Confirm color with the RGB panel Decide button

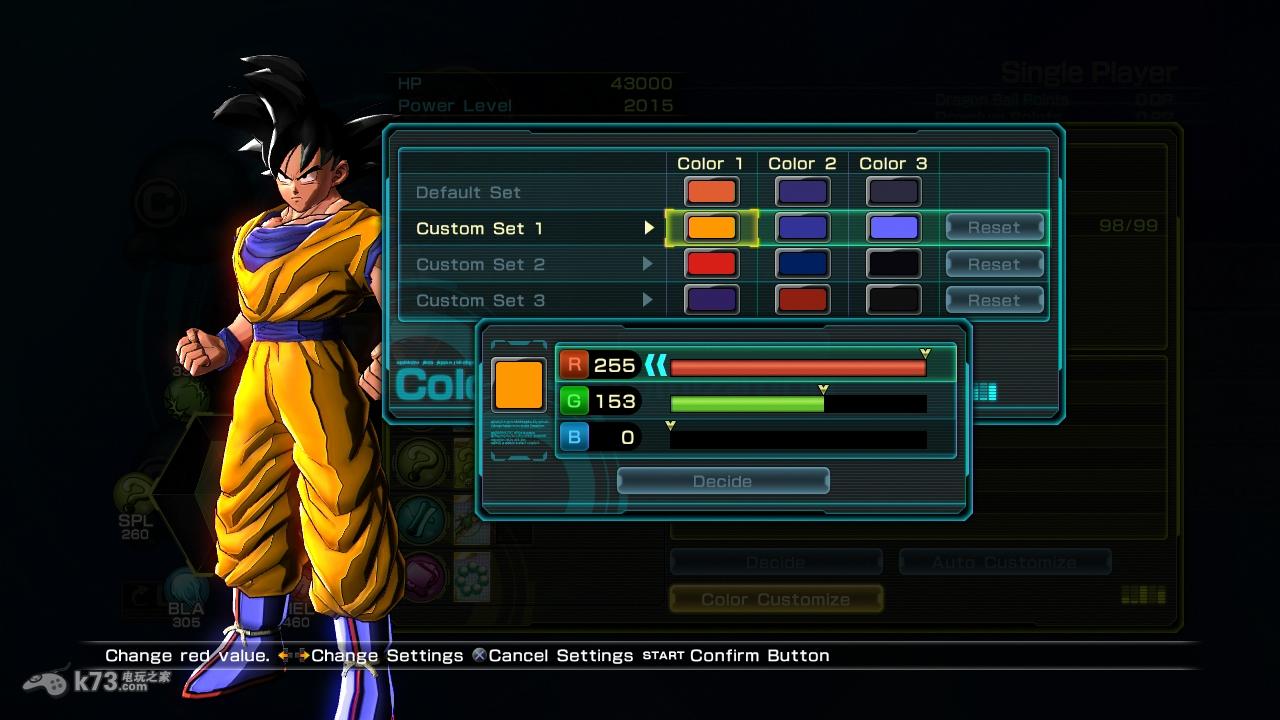click(x=723, y=482)
